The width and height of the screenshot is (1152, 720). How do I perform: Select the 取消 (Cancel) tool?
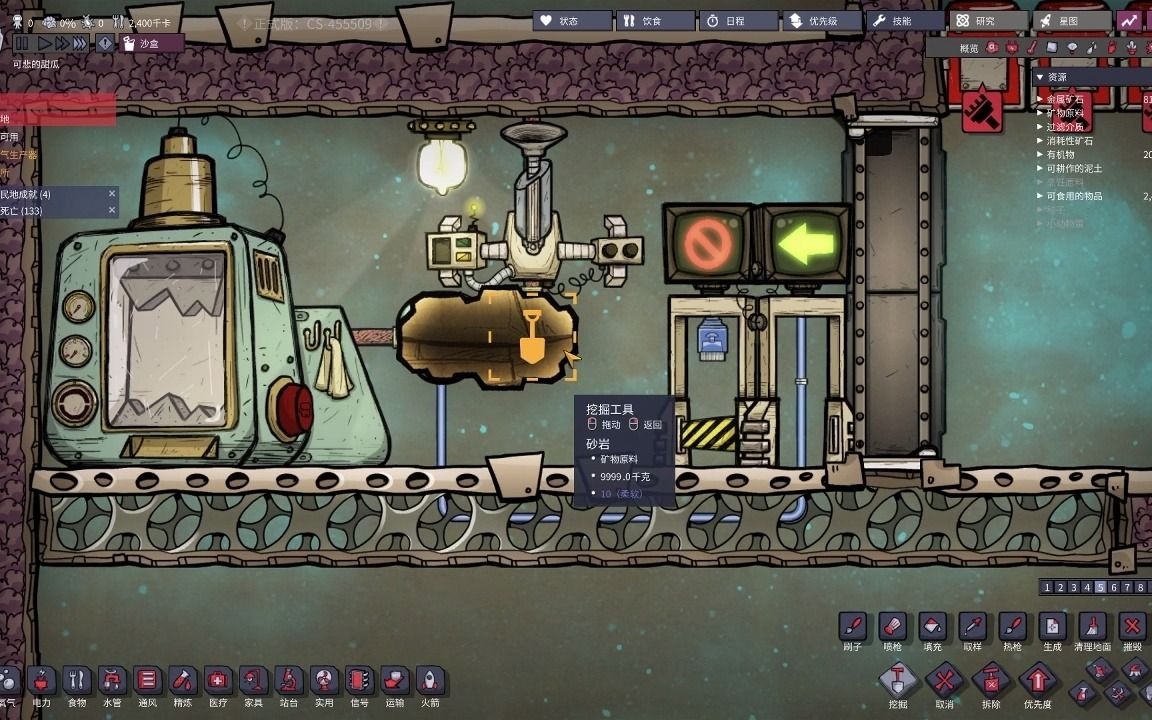tap(944, 684)
